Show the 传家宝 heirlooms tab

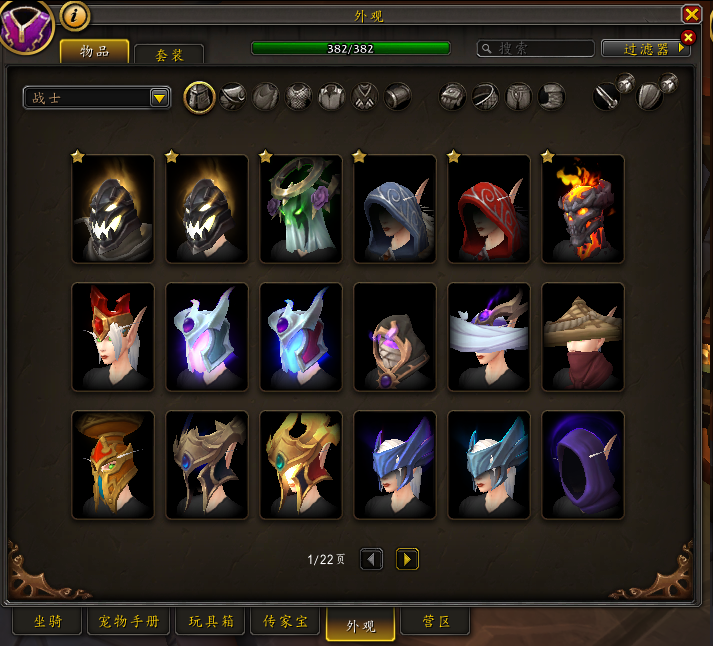(285, 622)
